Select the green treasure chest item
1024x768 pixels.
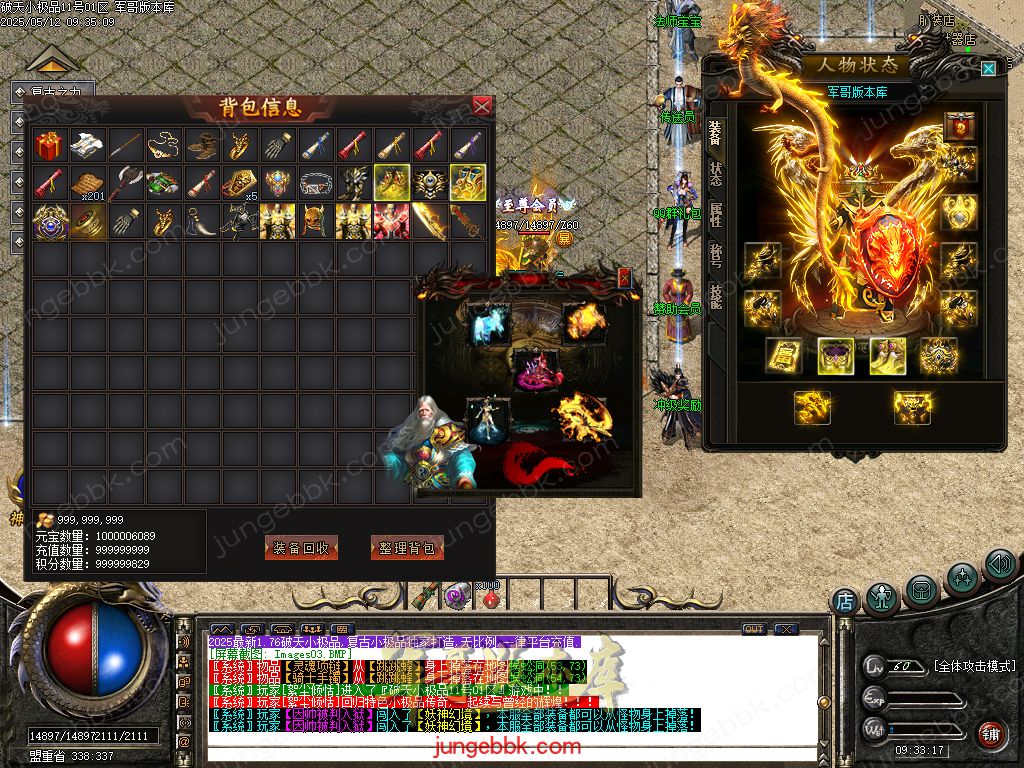(163, 184)
